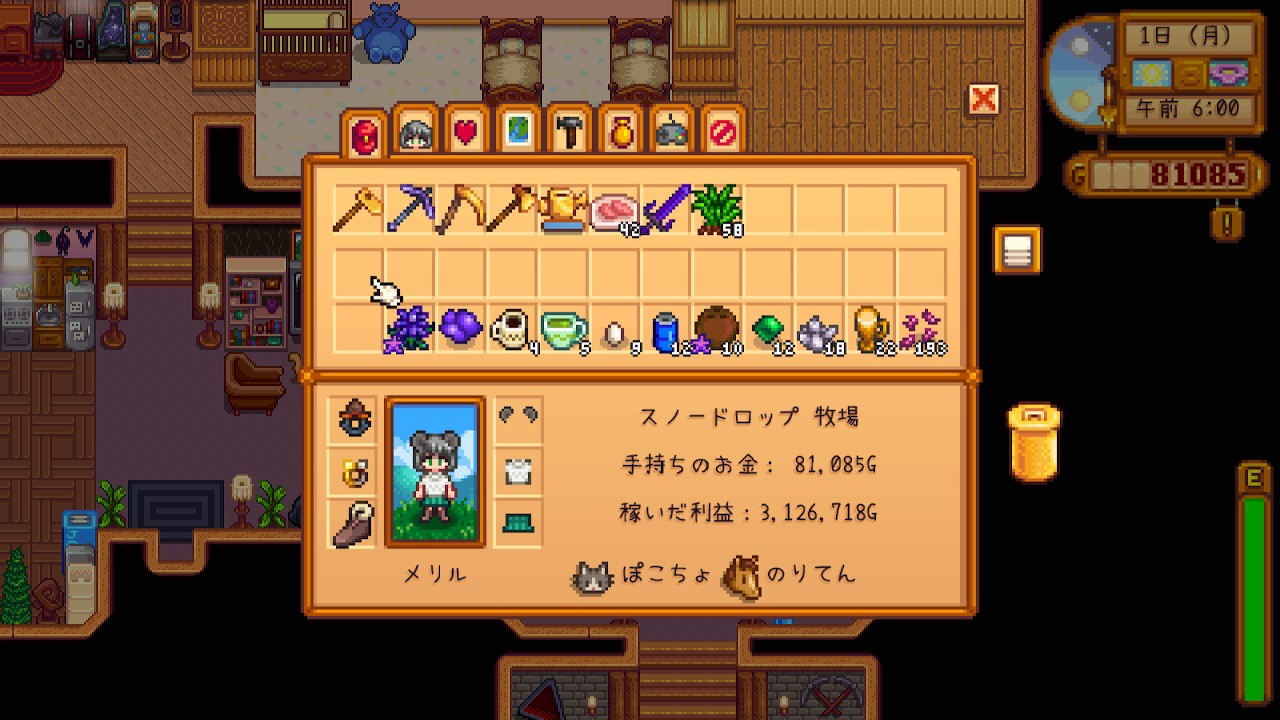Show the Map tab
This screenshot has width=1280, height=720.
(518, 131)
